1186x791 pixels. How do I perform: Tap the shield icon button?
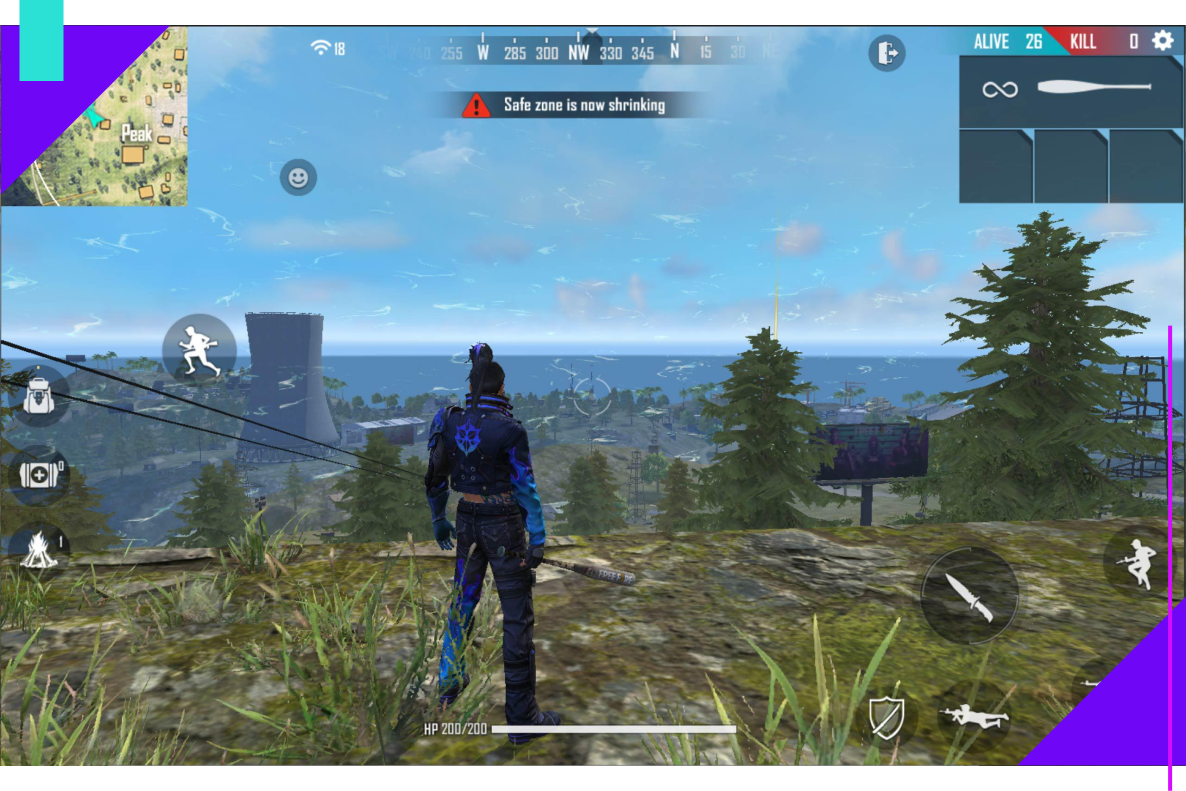tap(886, 717)
